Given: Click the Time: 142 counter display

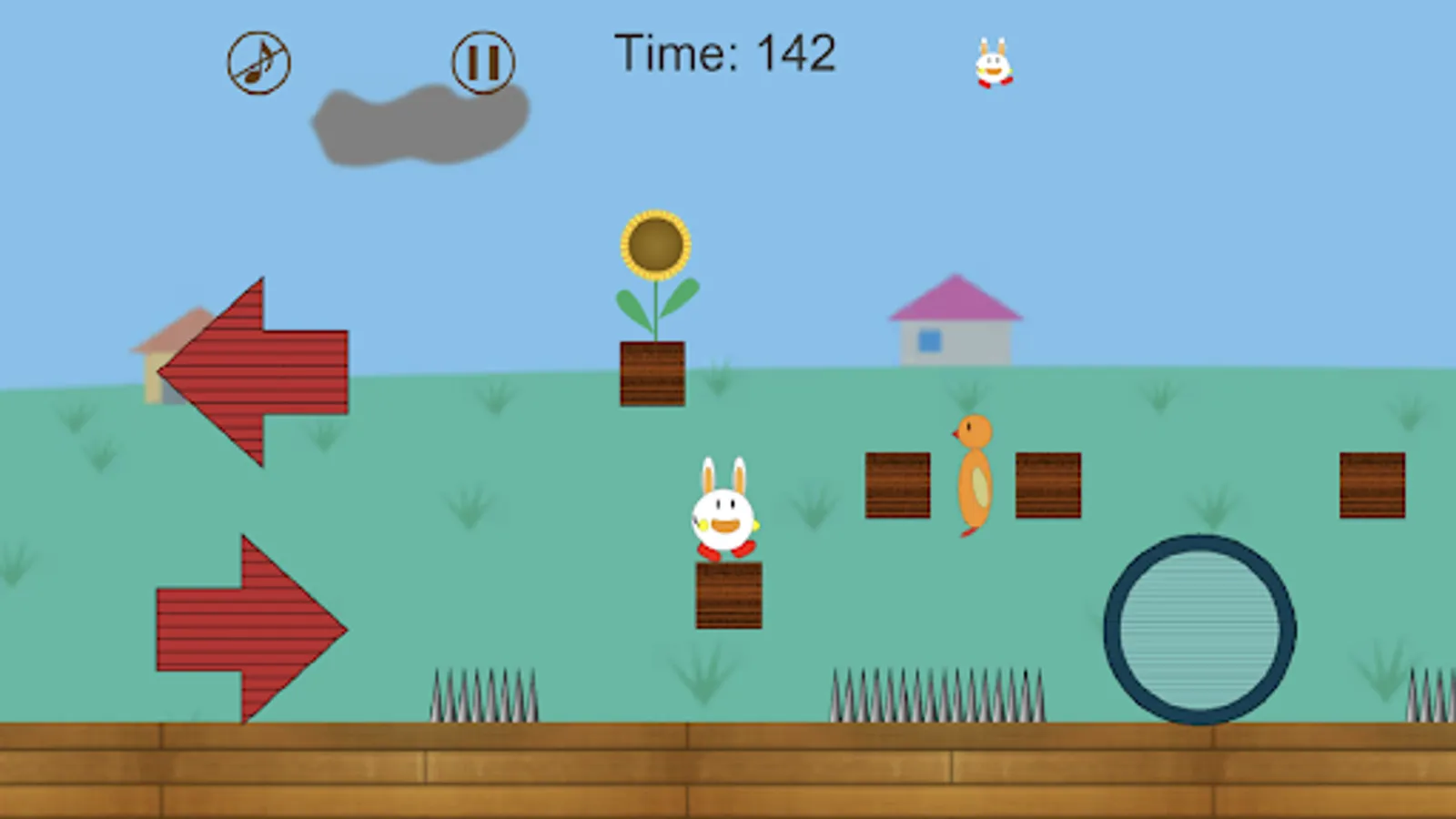Looking at the screenshot, I should (725, 53).
